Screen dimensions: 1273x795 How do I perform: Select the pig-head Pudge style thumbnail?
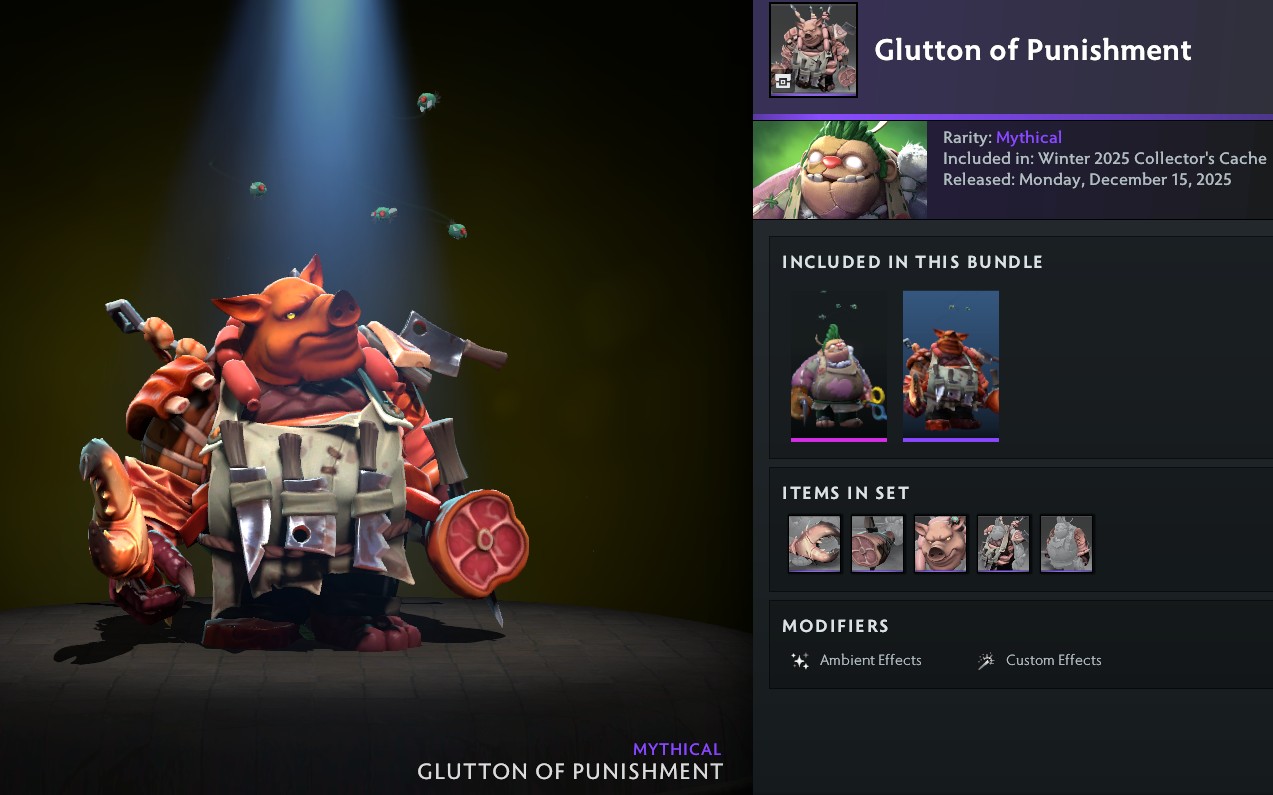[950, 364]
